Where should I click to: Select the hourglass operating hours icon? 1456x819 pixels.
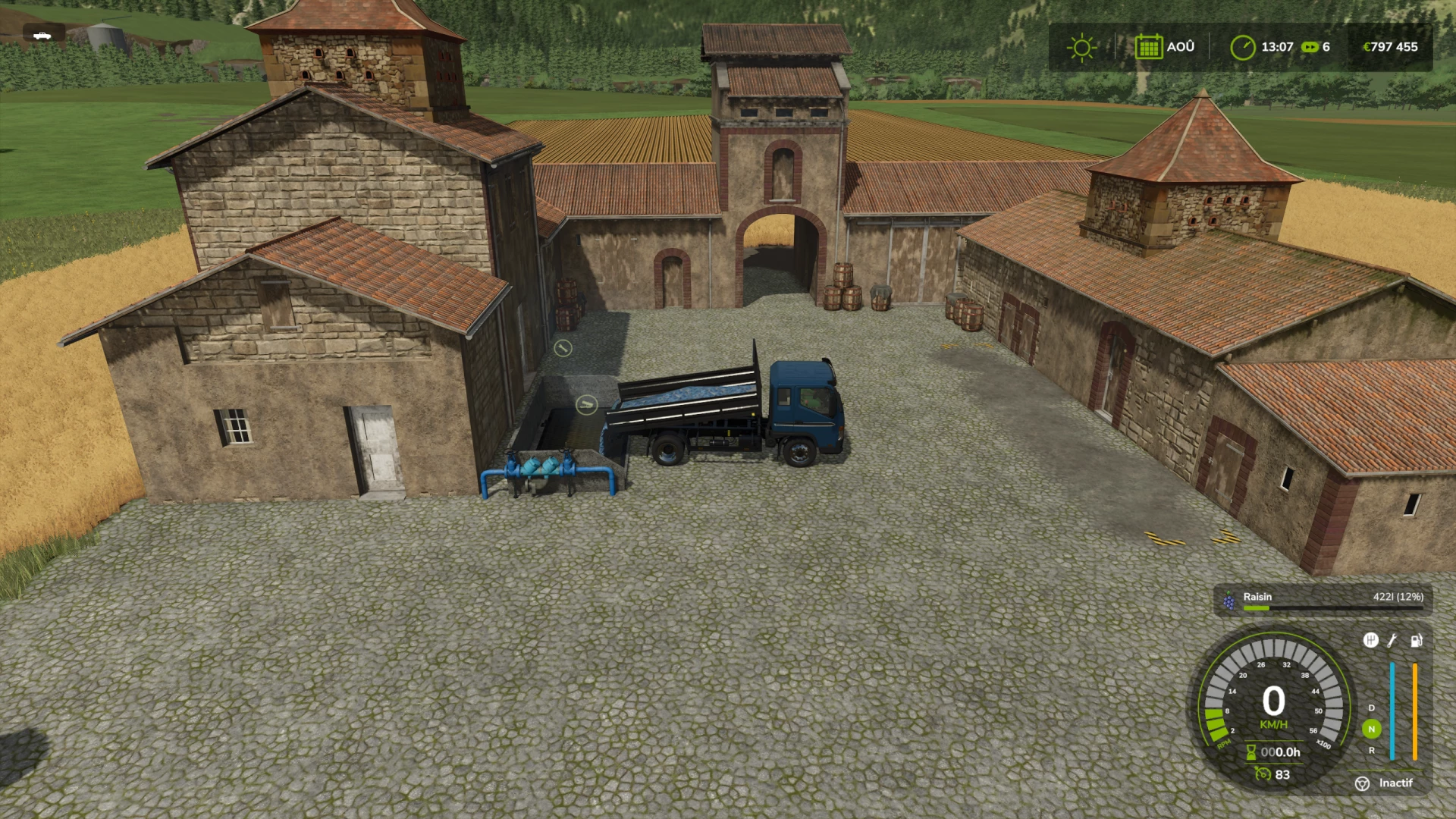coord(1250,752)
